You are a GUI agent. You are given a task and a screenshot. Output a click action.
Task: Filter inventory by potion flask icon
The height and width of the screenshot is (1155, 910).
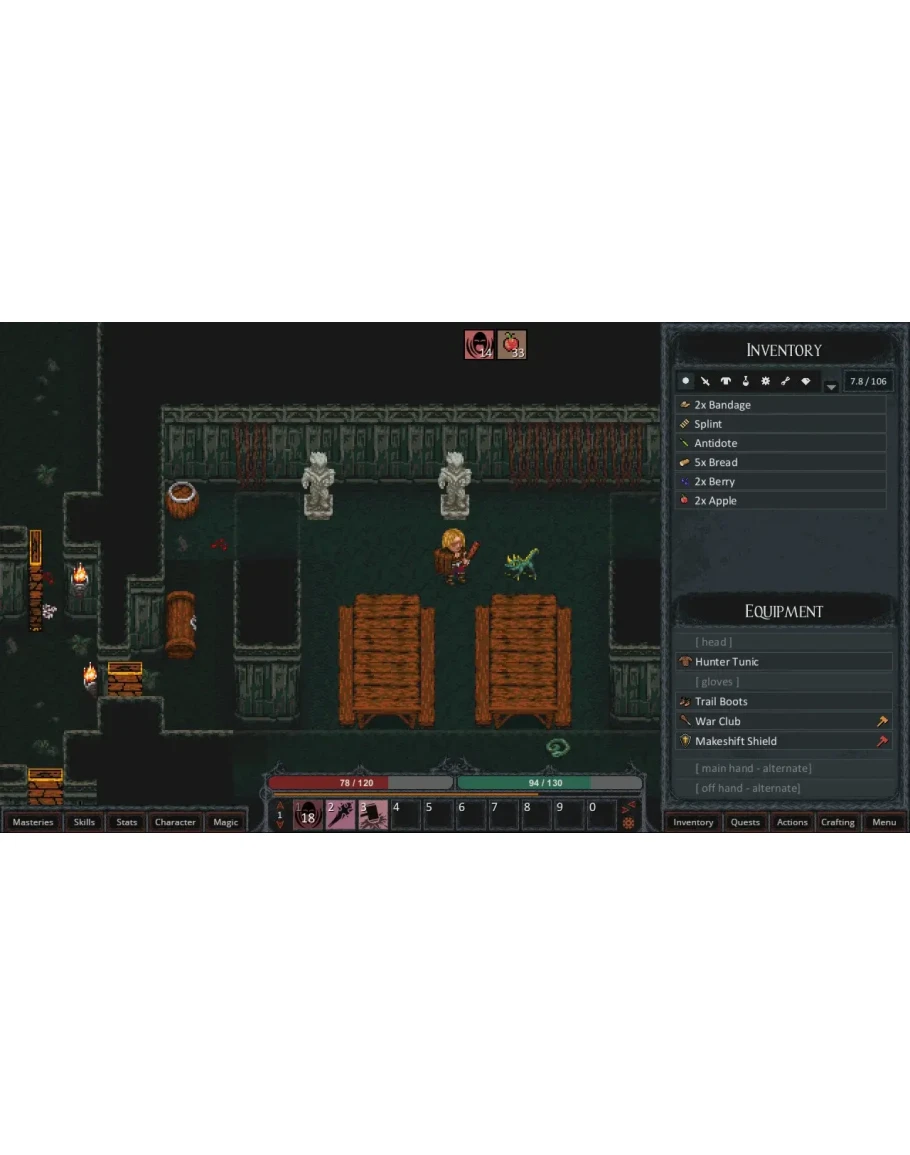click(745, 381)
